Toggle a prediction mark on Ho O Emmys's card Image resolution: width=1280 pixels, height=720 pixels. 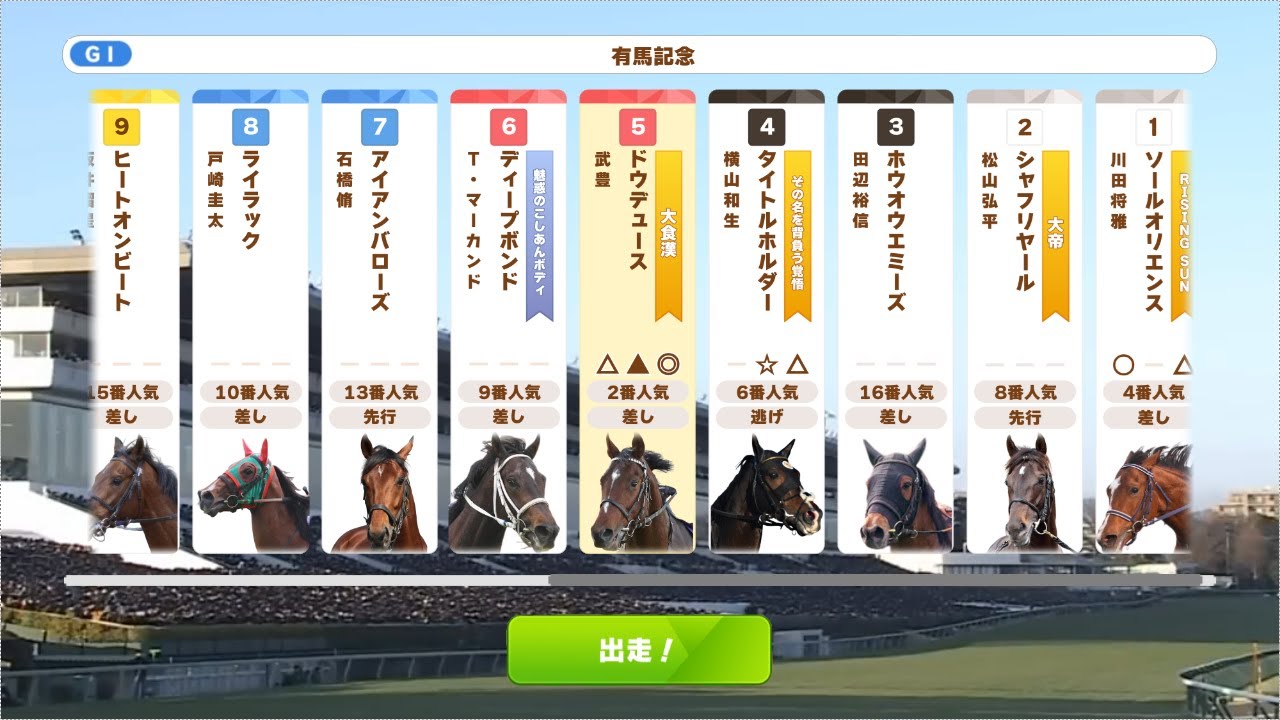(897, 363)
